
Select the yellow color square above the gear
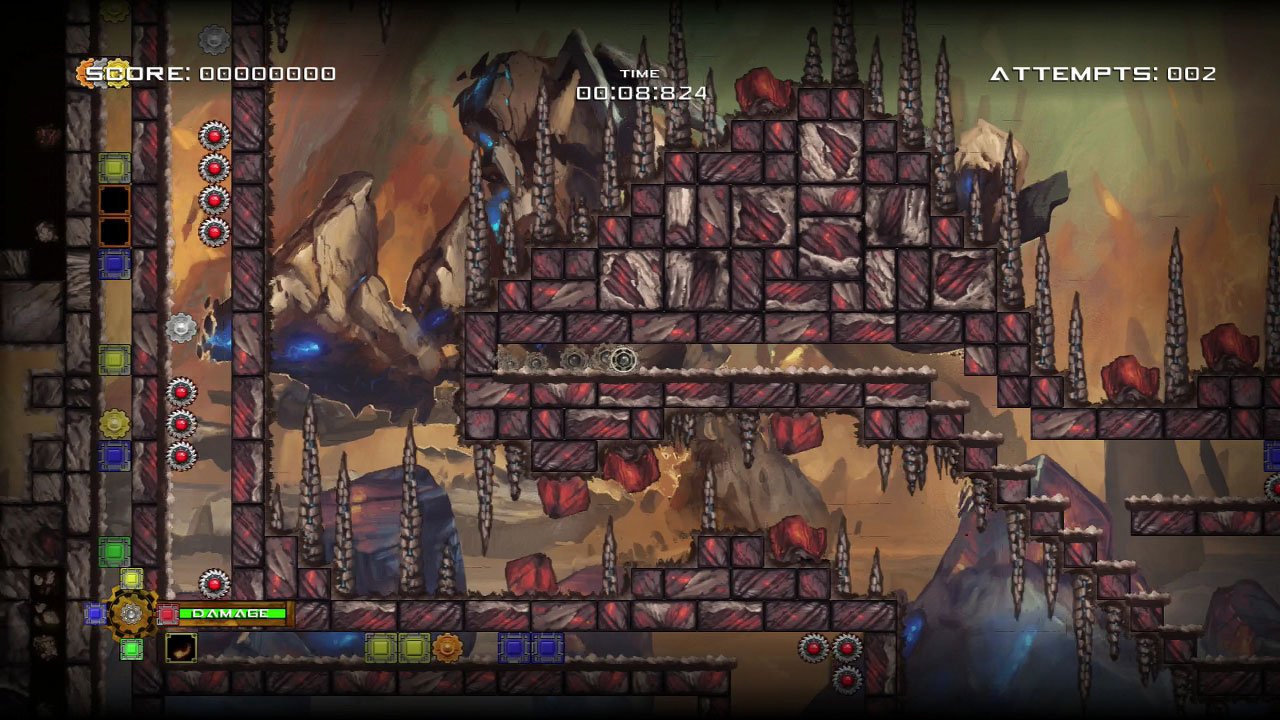[131, 579]
